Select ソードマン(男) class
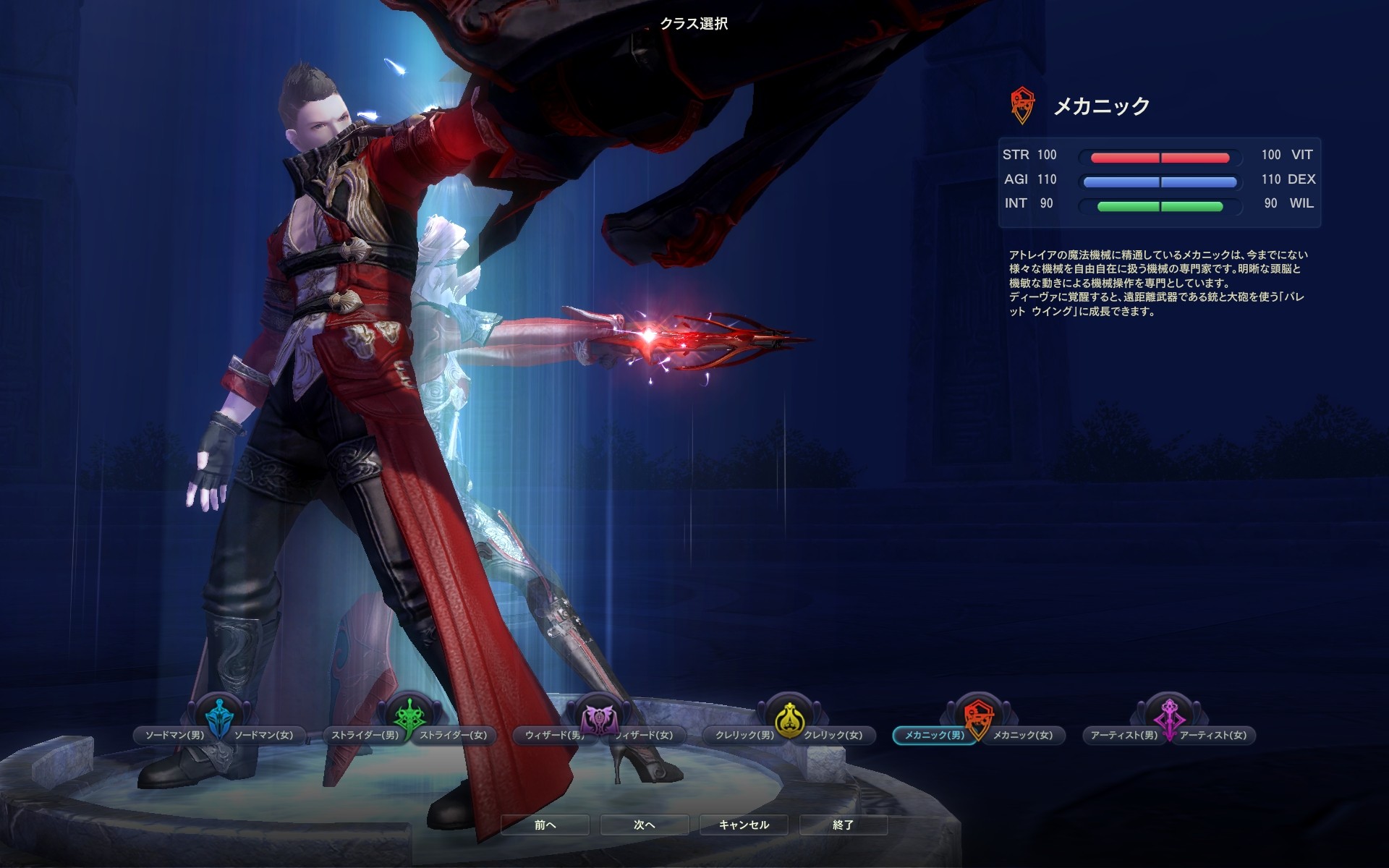The height and width of the screenshot is (868, 1389). [174, 735]
